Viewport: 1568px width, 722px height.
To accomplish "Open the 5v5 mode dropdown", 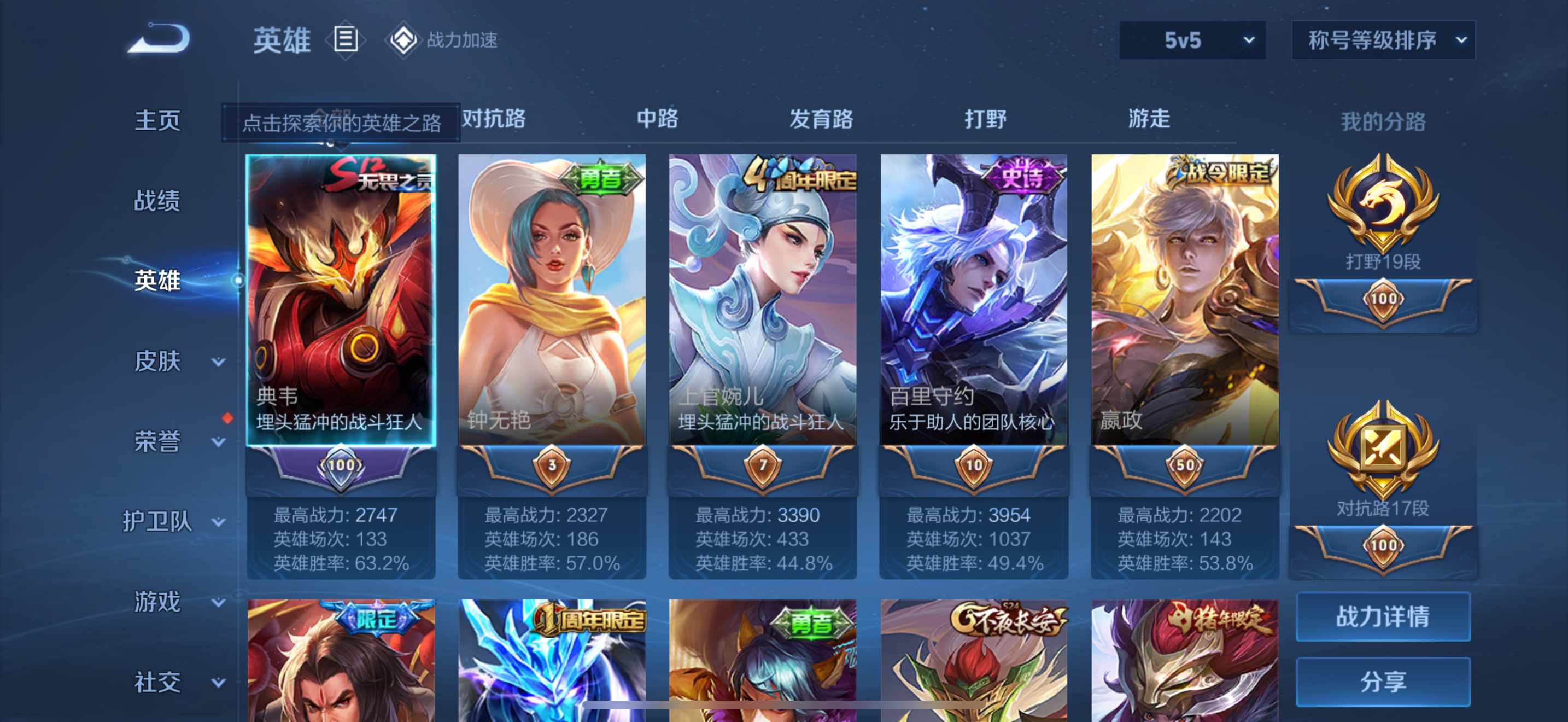I will [x=1192, y=41].
